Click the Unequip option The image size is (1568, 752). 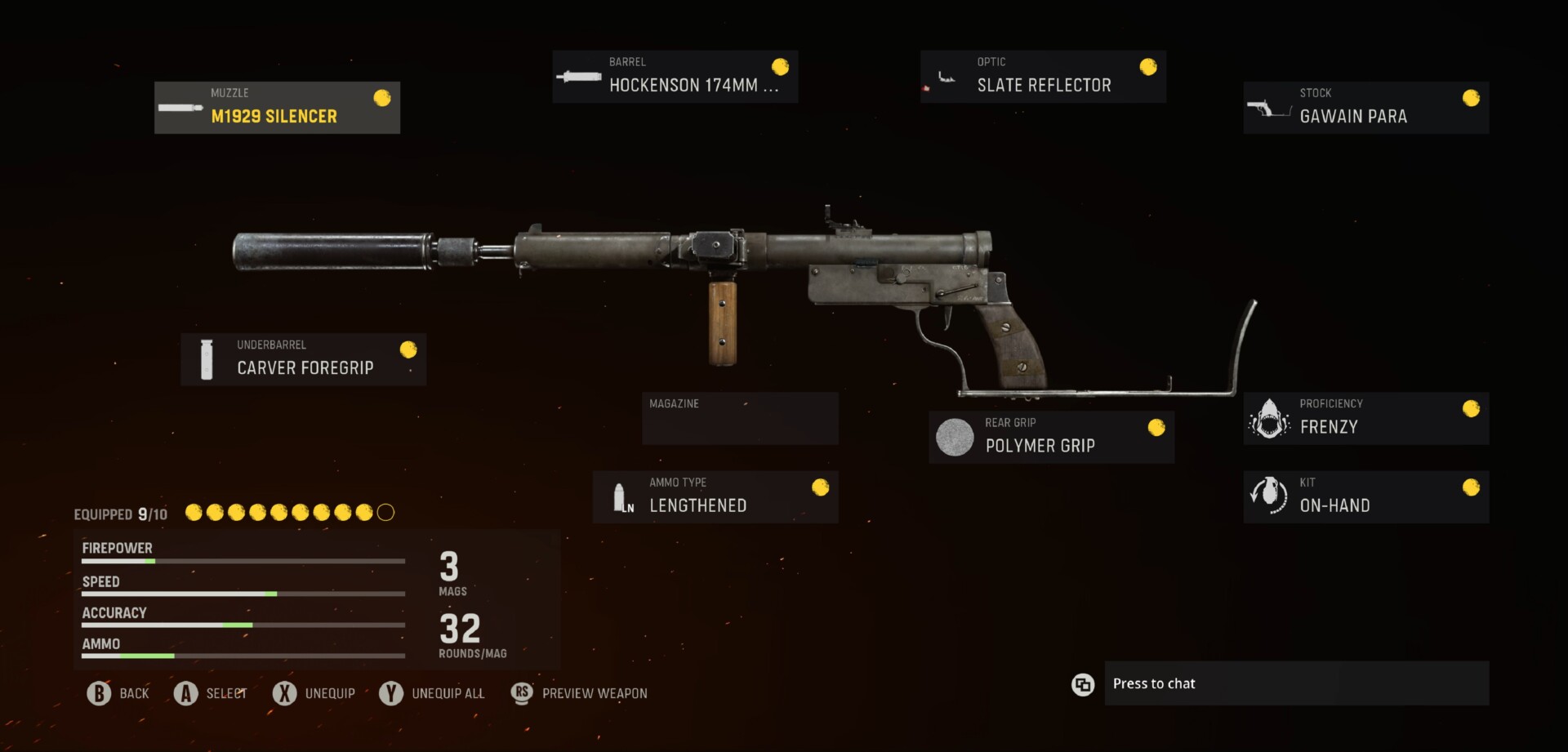314,693
